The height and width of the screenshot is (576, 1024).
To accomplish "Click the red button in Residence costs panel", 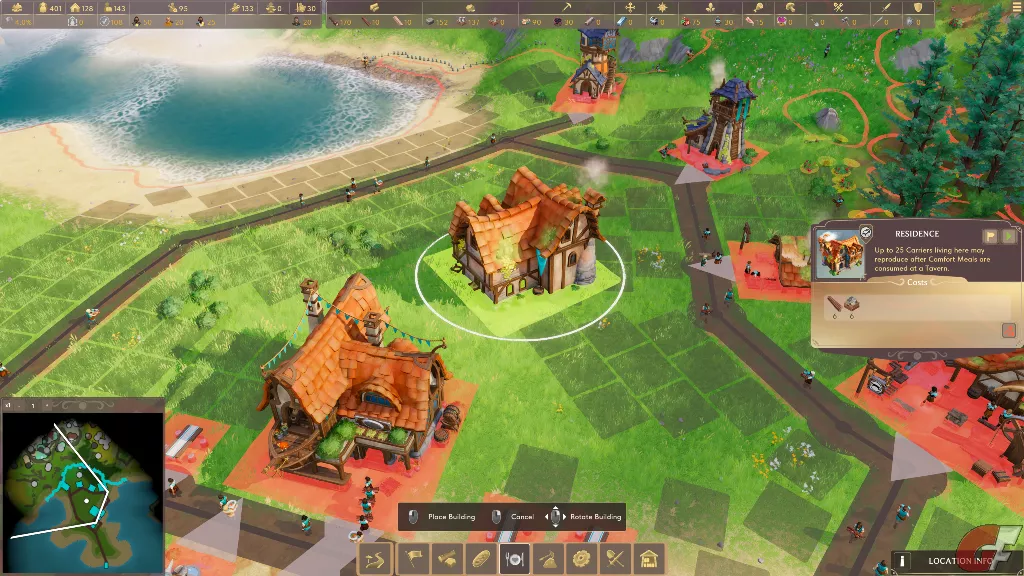I will coord(1008,329).
